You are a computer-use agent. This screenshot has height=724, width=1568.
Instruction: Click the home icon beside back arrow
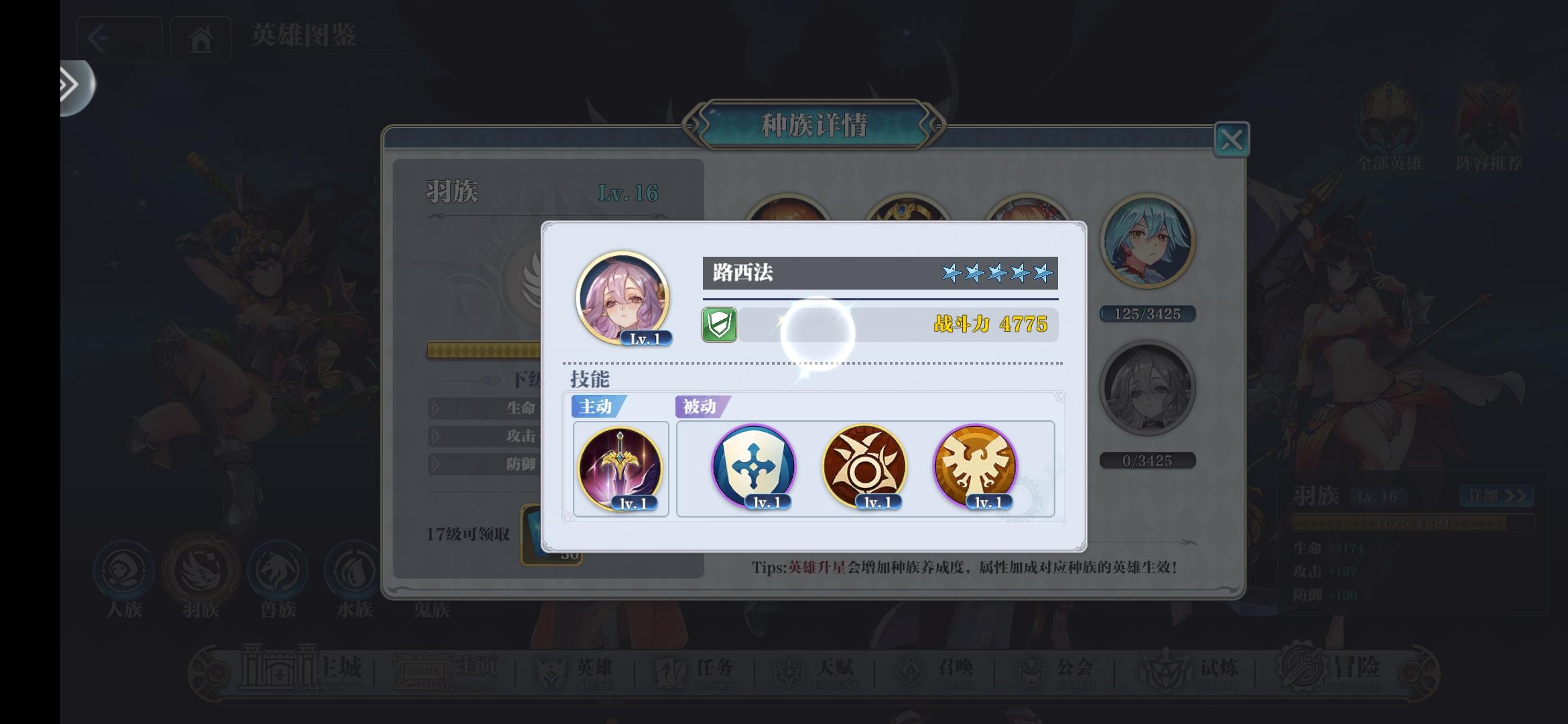[x=200, y=38]
